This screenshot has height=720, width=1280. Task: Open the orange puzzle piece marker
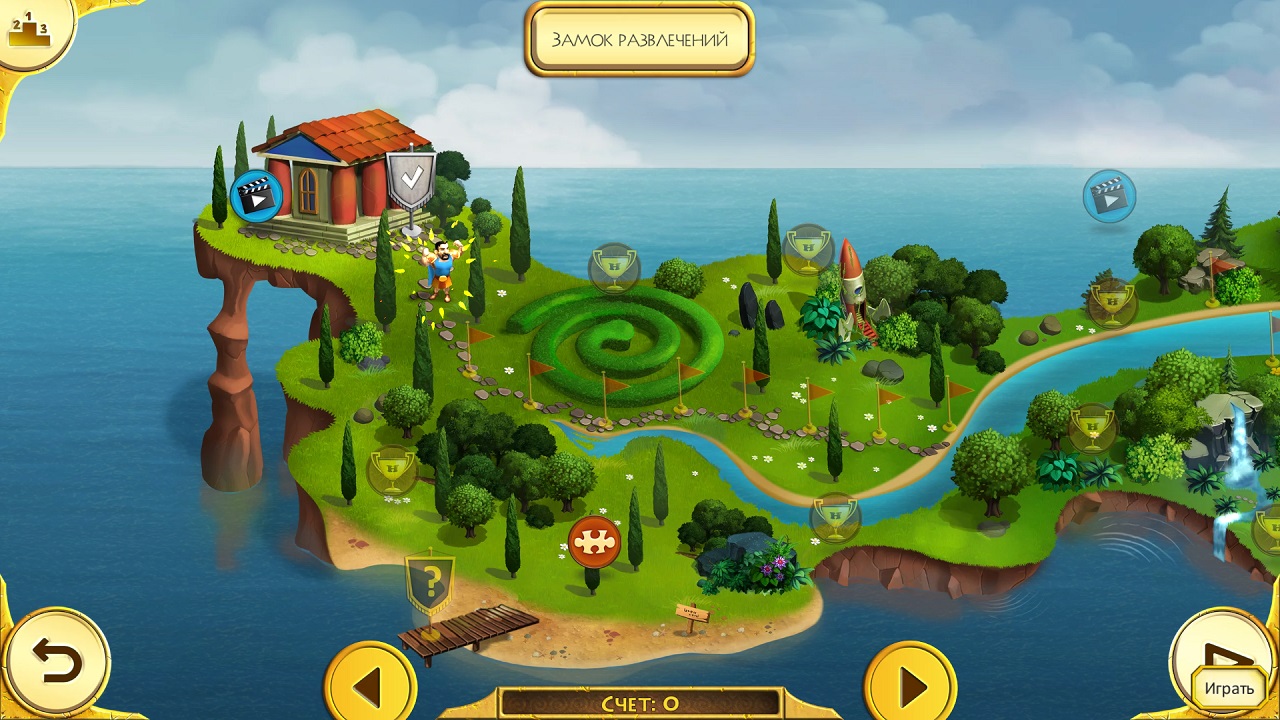pos(594,541)
